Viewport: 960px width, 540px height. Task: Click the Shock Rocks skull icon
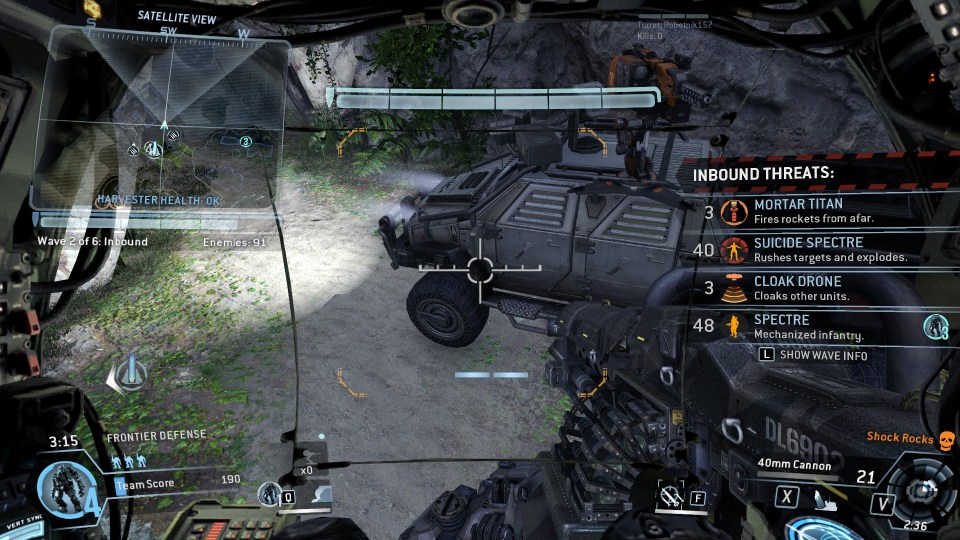click(x=945, y=438)
